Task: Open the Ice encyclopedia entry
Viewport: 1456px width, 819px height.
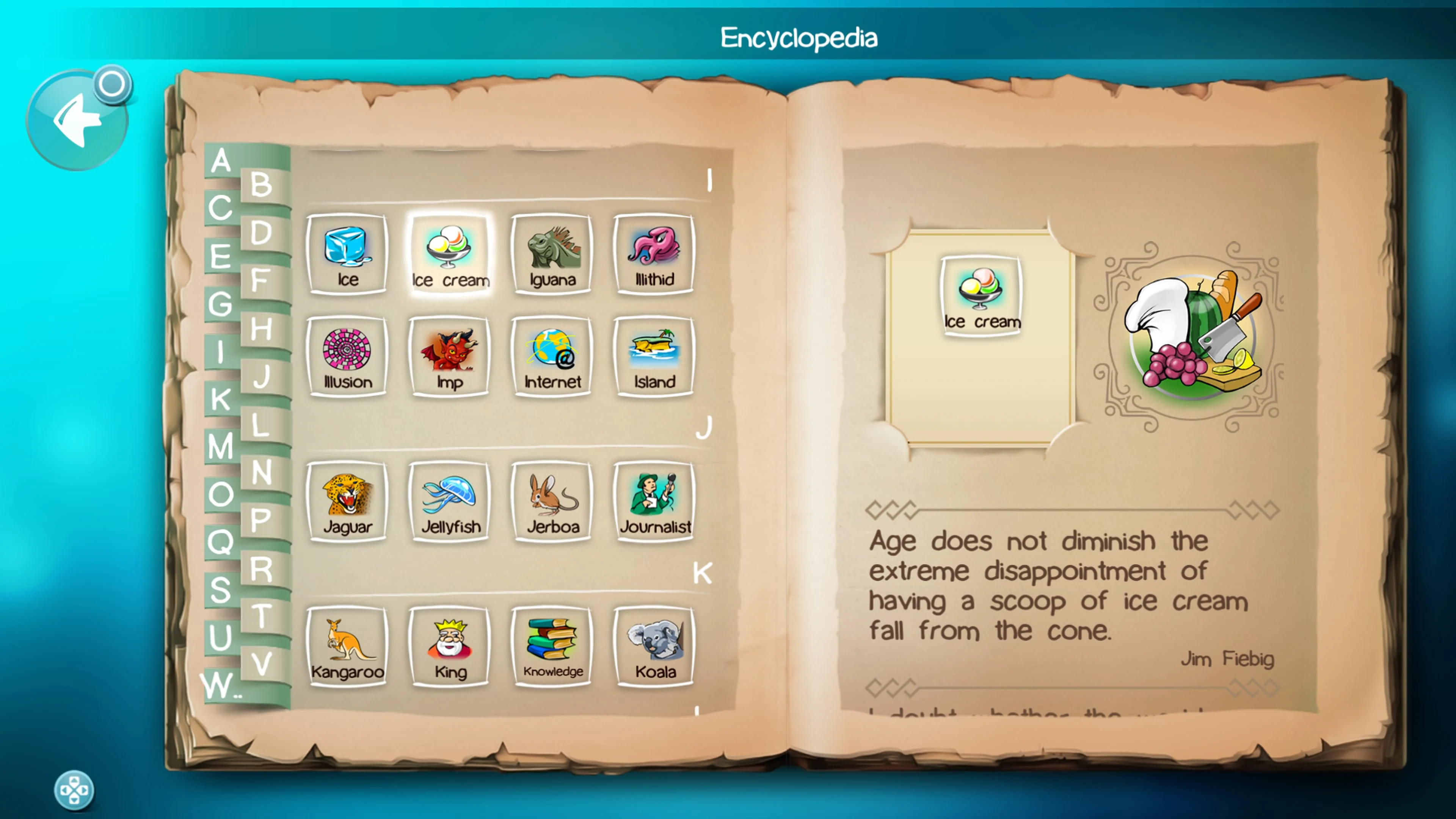Action: click(347, 253)
